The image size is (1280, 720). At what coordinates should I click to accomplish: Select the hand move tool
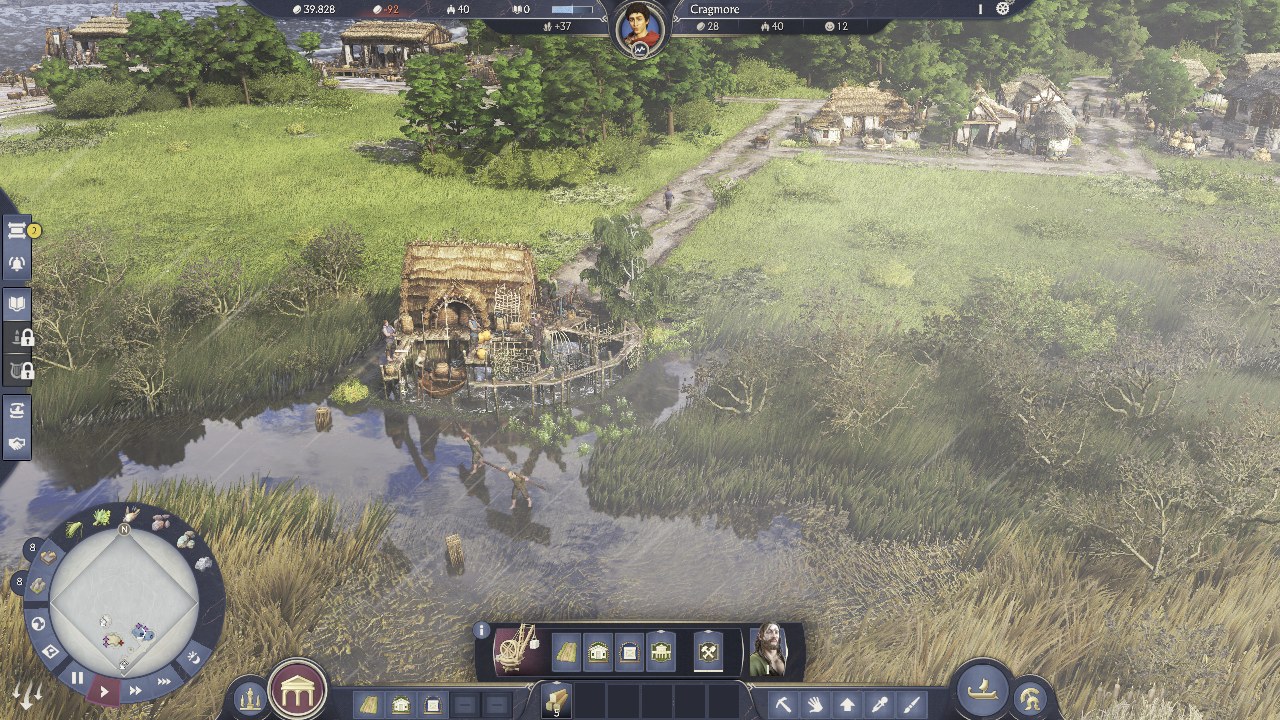coord(815,704)
